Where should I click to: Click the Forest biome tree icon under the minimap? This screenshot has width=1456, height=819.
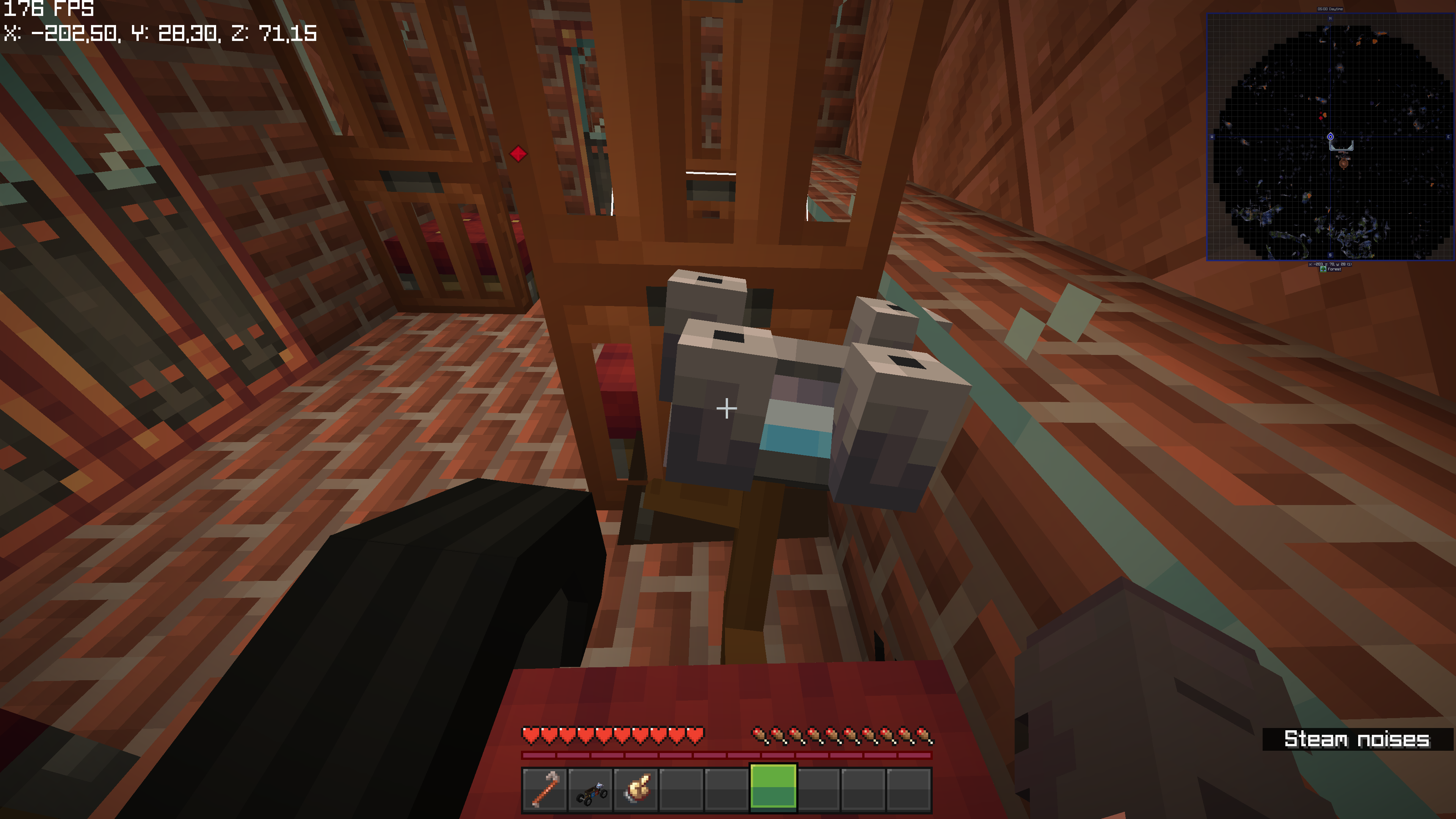(1323, 268)
